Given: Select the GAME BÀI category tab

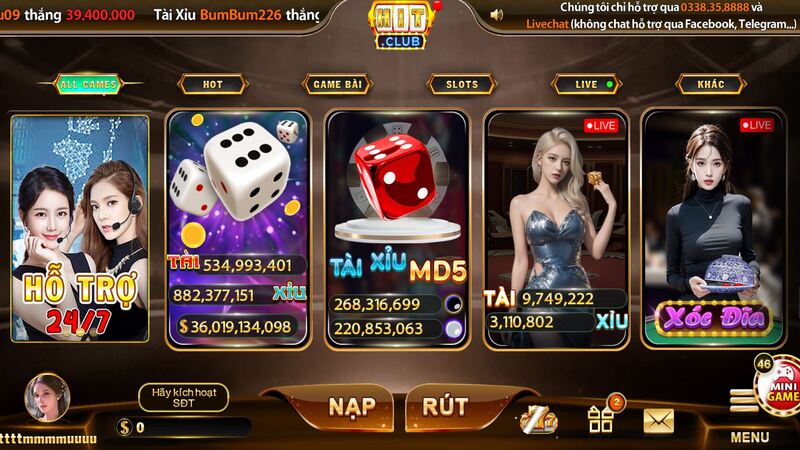Looking at the screenshot, I should coord(337,85).
